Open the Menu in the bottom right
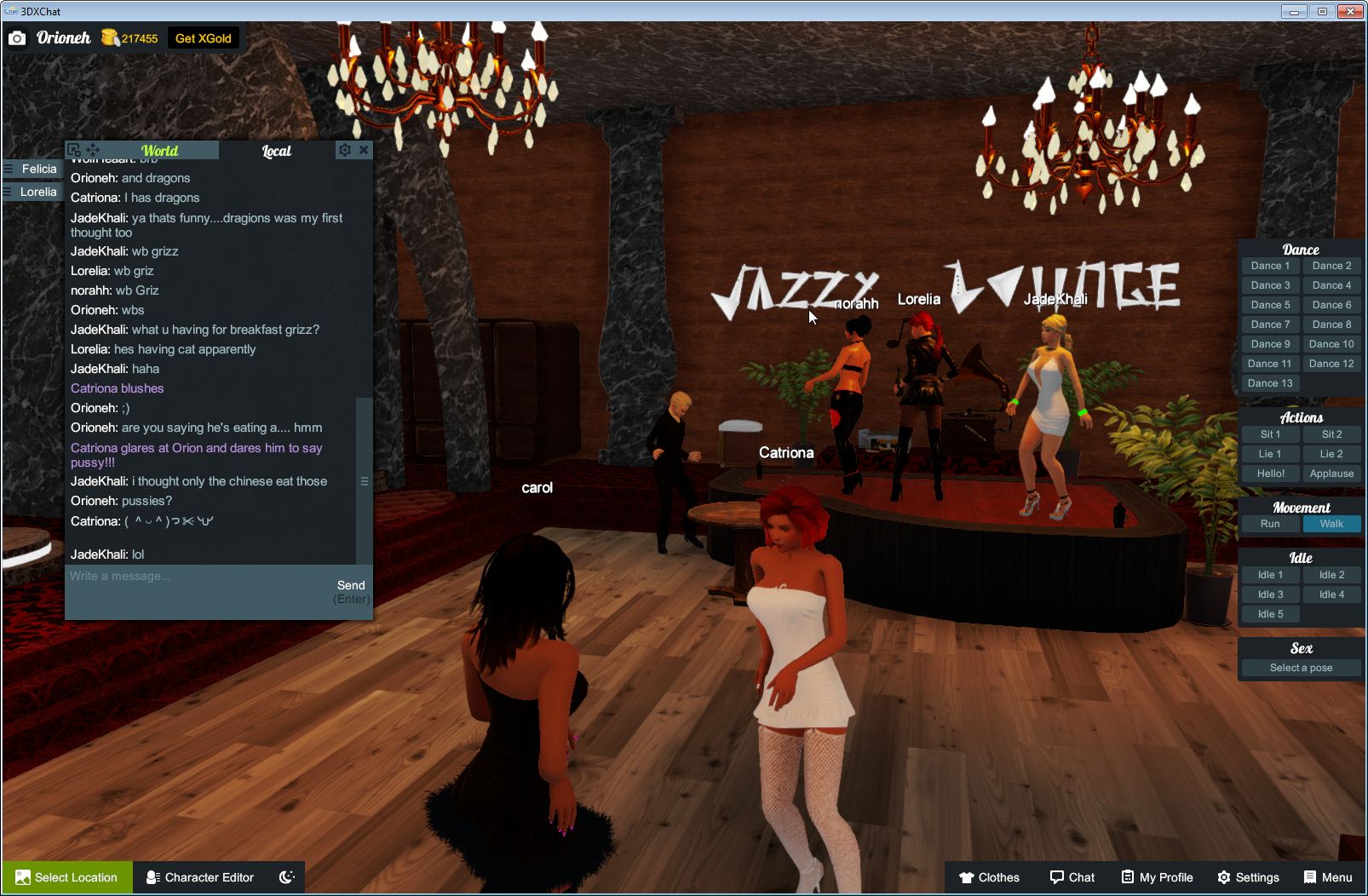 pos(1326,877)
